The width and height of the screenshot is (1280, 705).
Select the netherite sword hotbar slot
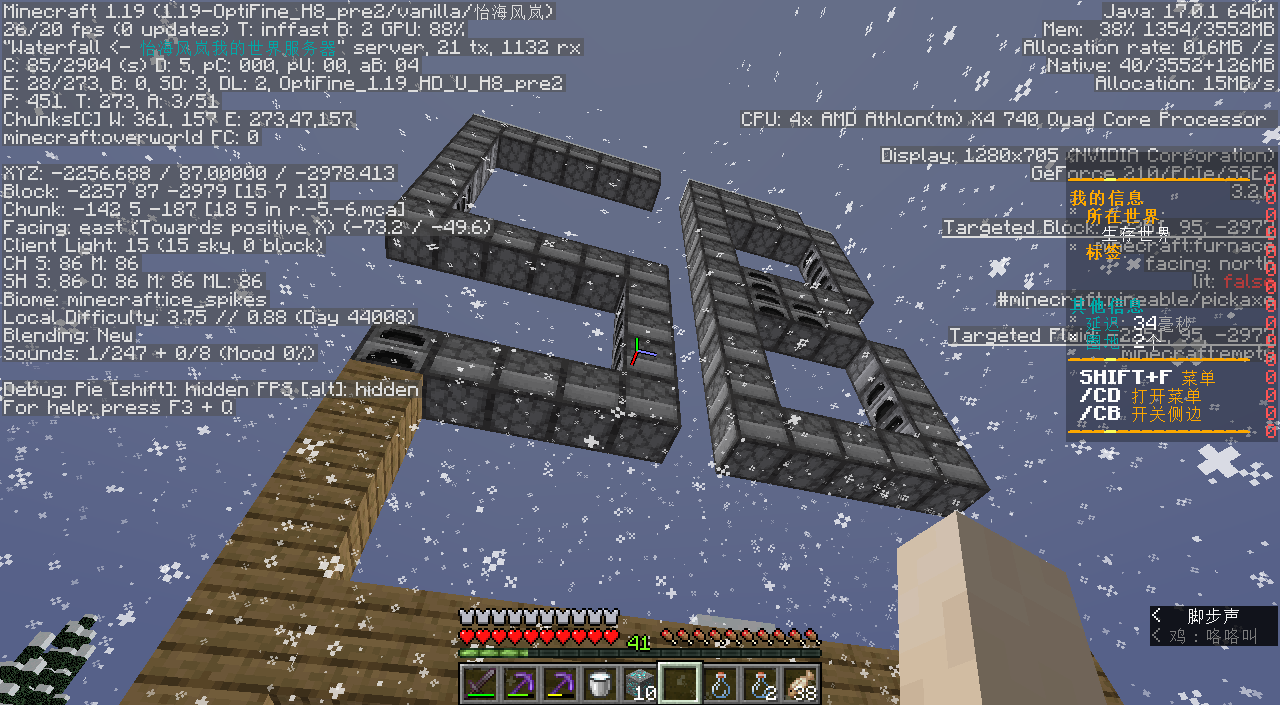pos(479,684)
